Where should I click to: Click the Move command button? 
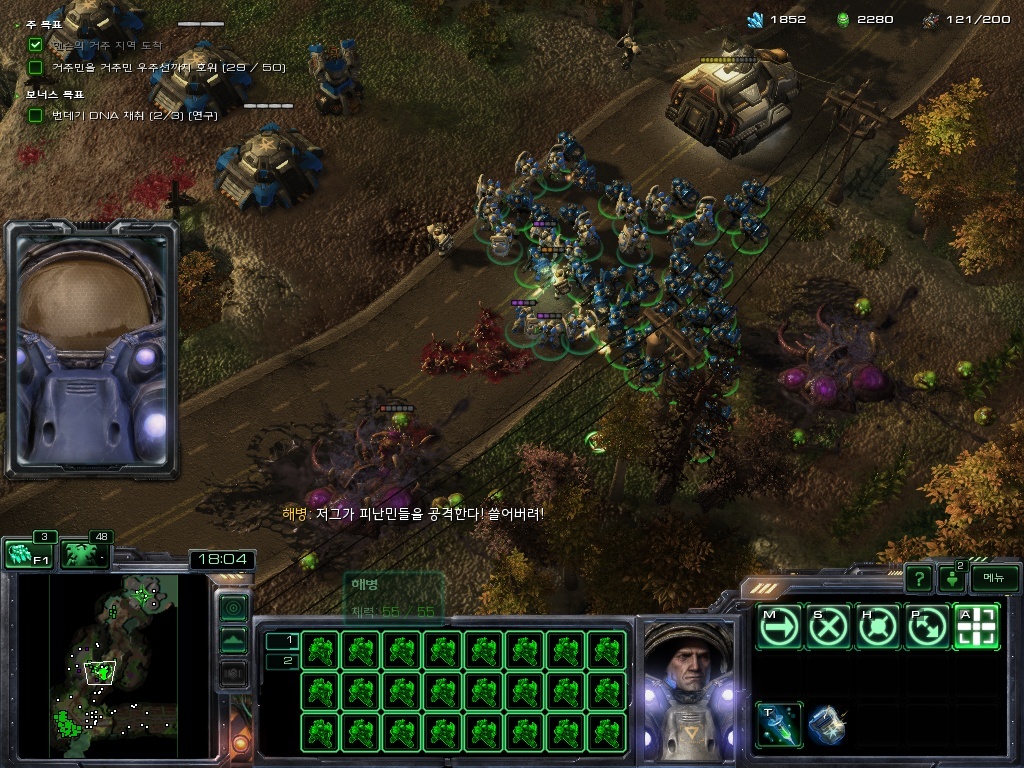pyautogui.click(x=779, y=627)
